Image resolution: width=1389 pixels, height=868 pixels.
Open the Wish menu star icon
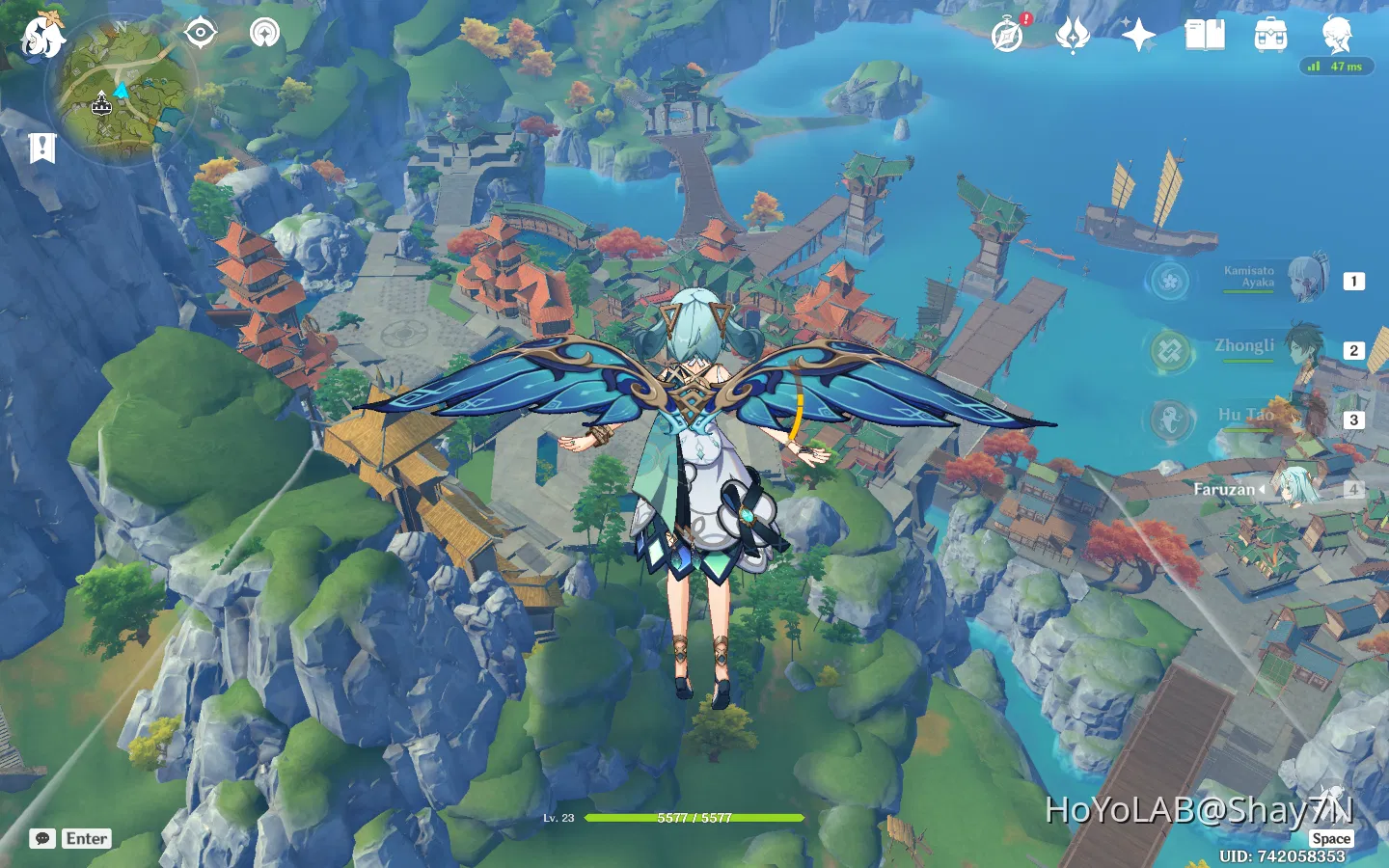point(1139,37)
